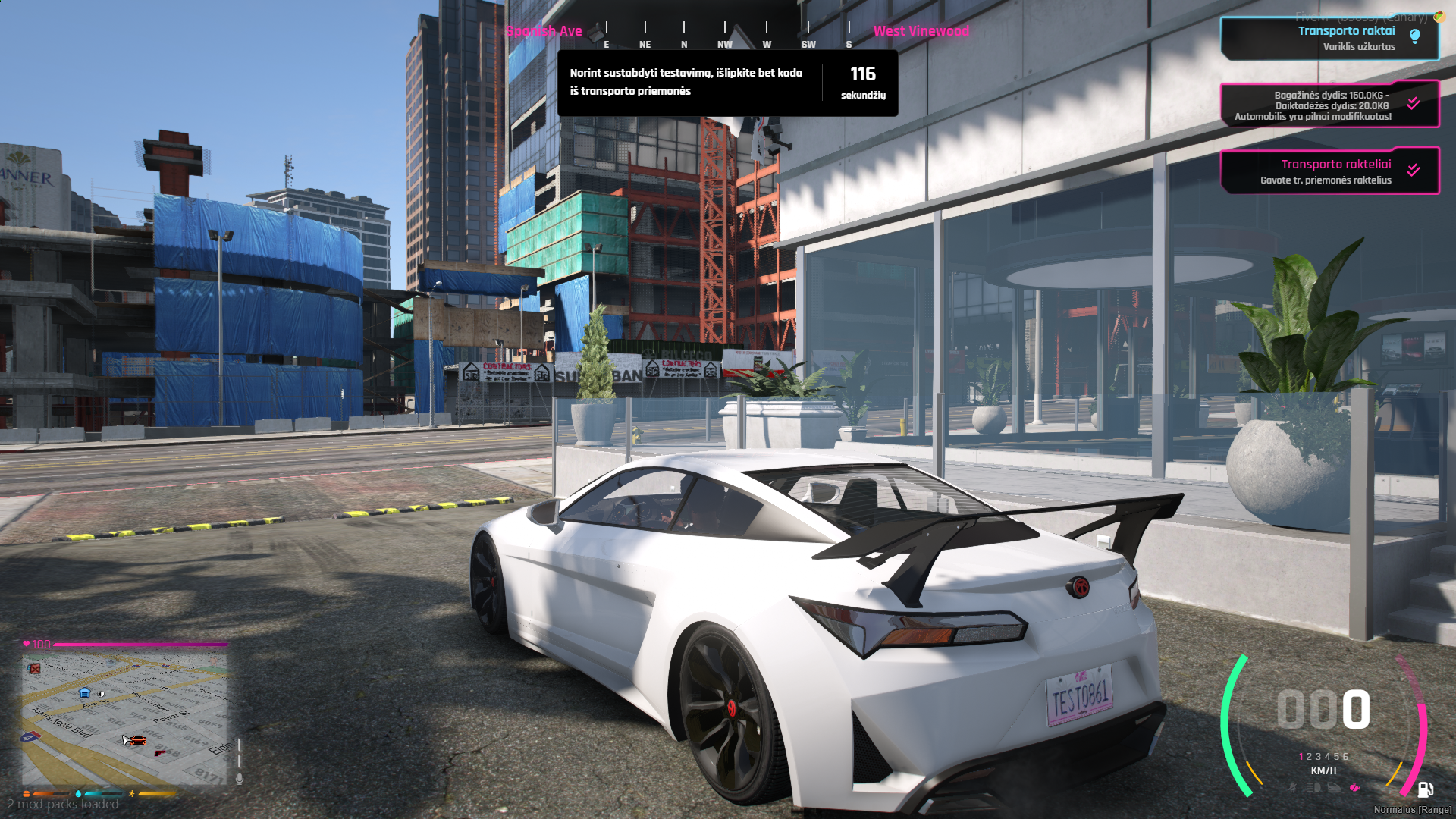Select the blue garage marker on minimap
Image resolution: width=1456 pixels, height=819 pixels.
[x=85, y=692]
